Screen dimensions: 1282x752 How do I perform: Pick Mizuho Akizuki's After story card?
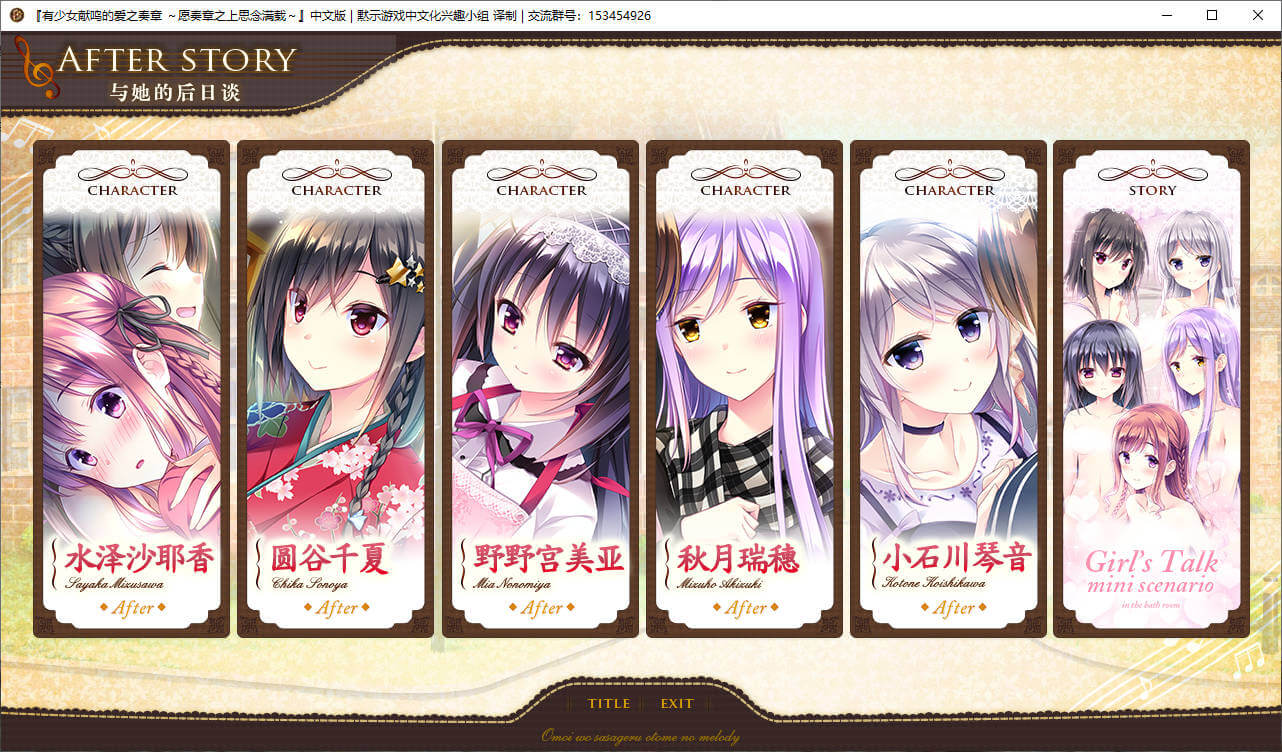pos(745,390)
